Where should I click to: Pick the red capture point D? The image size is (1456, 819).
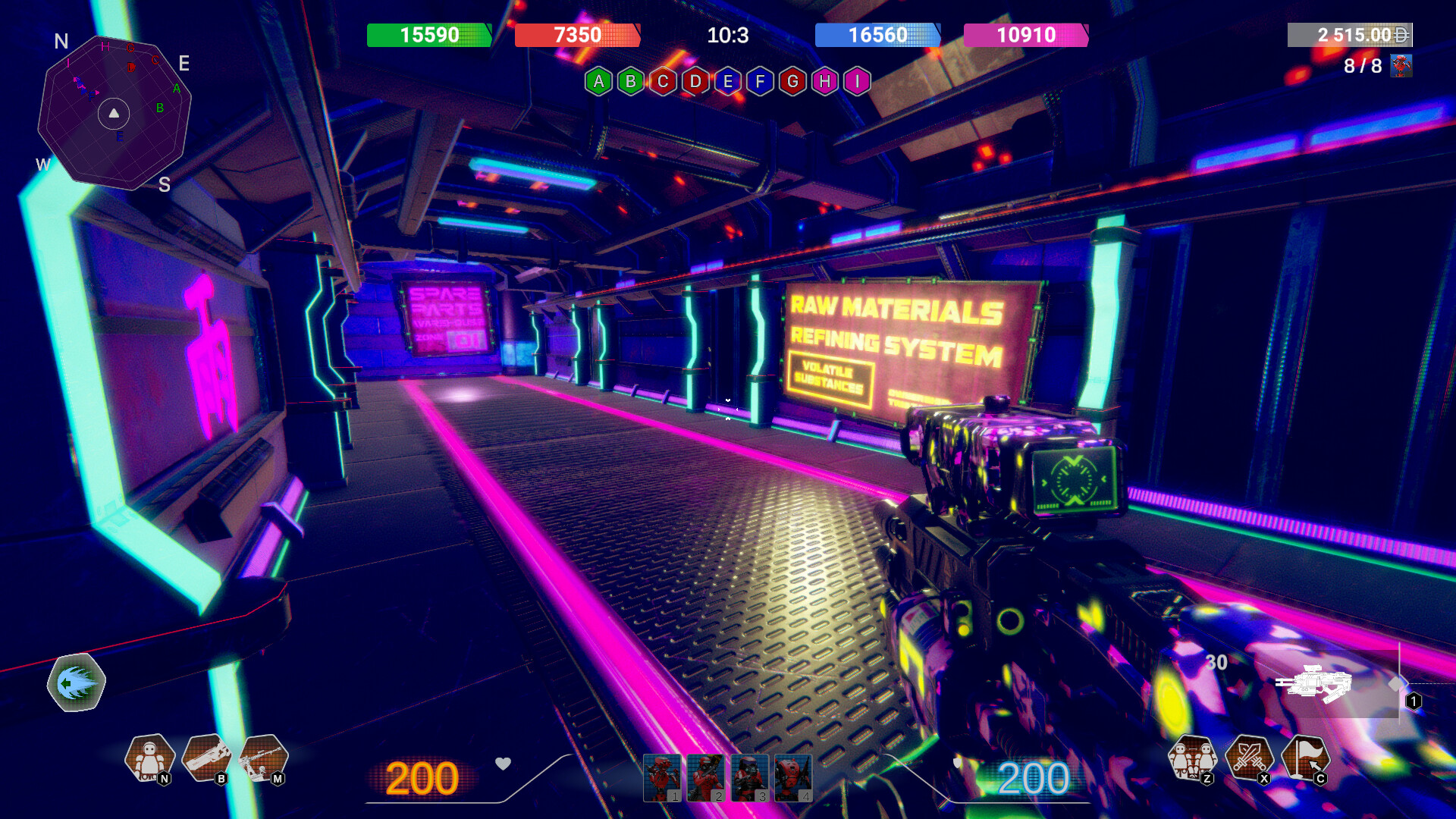click(695, 81)
